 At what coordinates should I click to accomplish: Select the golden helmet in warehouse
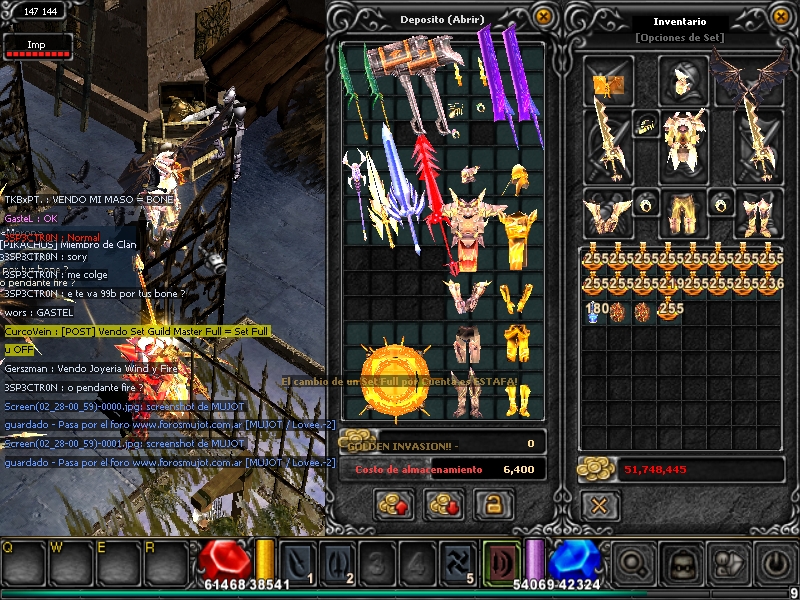pyautogui.click(x=518, y=182)
